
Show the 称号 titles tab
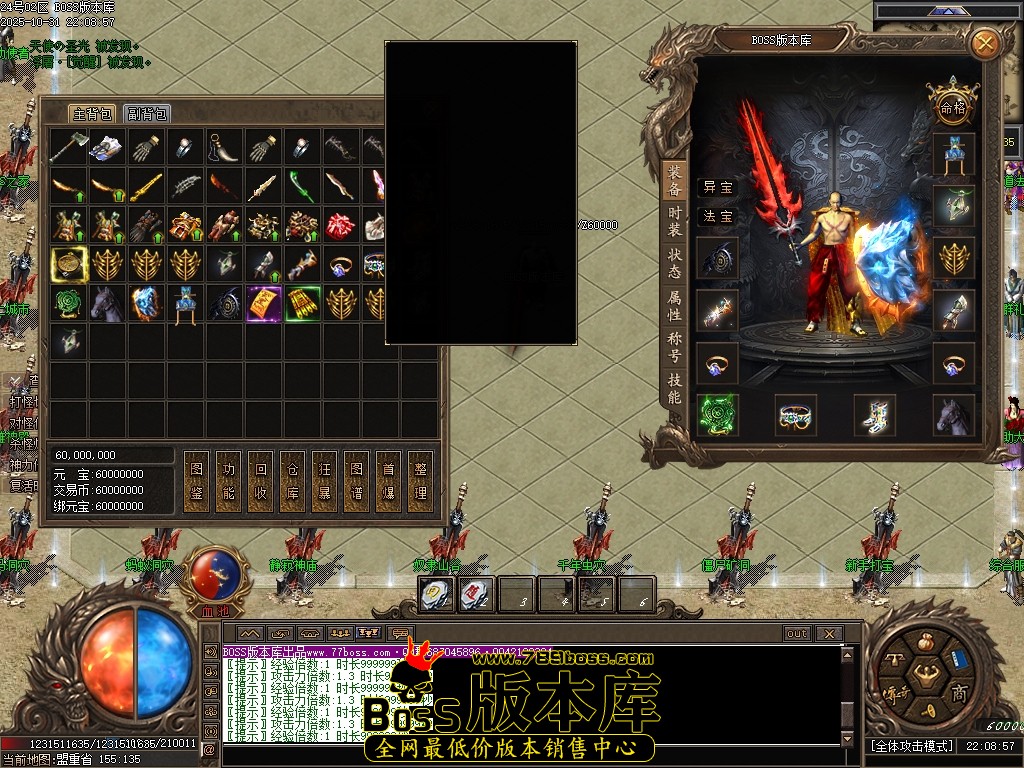pyautogui.click(x=675, y=347)
